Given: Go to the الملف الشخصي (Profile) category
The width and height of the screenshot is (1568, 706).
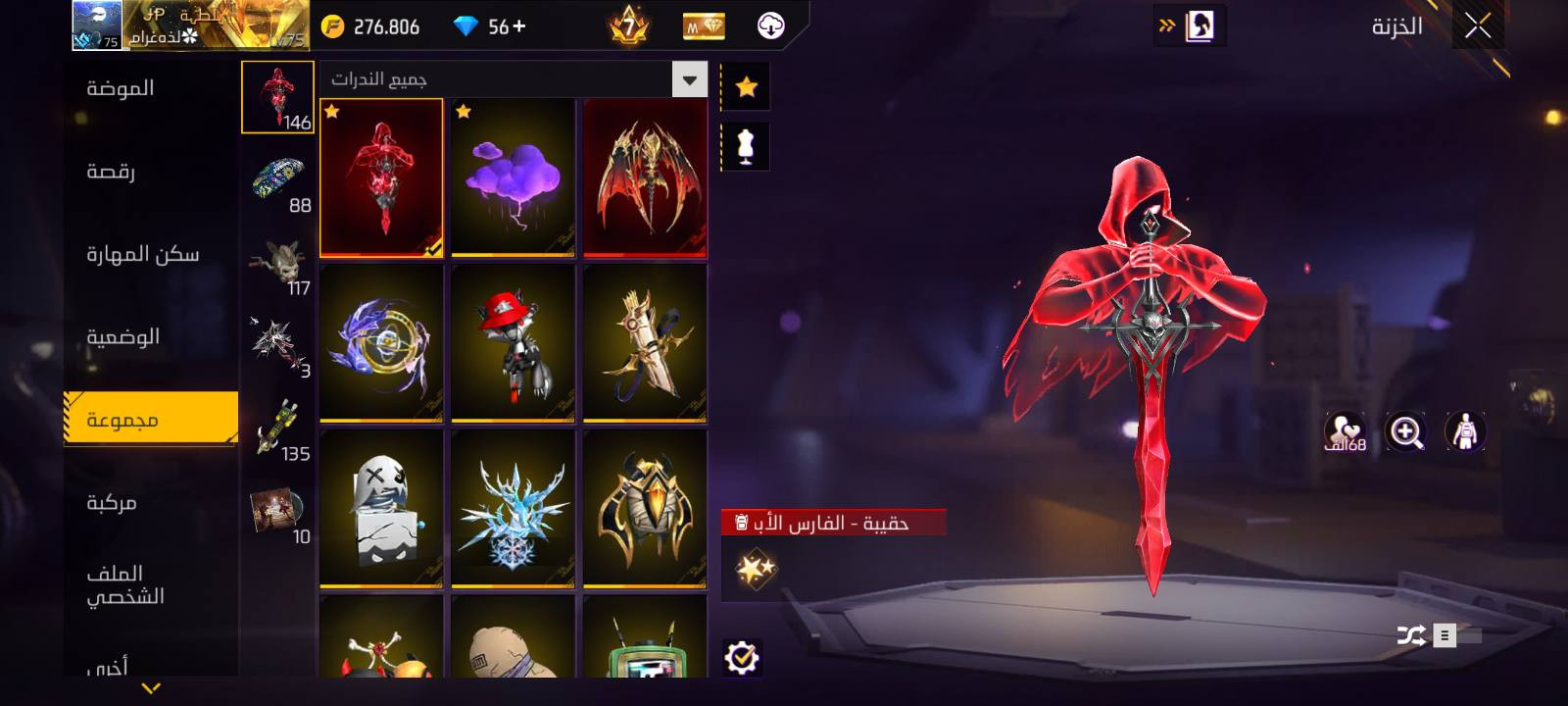Looking at the screenshot, I should coord(125,584).
